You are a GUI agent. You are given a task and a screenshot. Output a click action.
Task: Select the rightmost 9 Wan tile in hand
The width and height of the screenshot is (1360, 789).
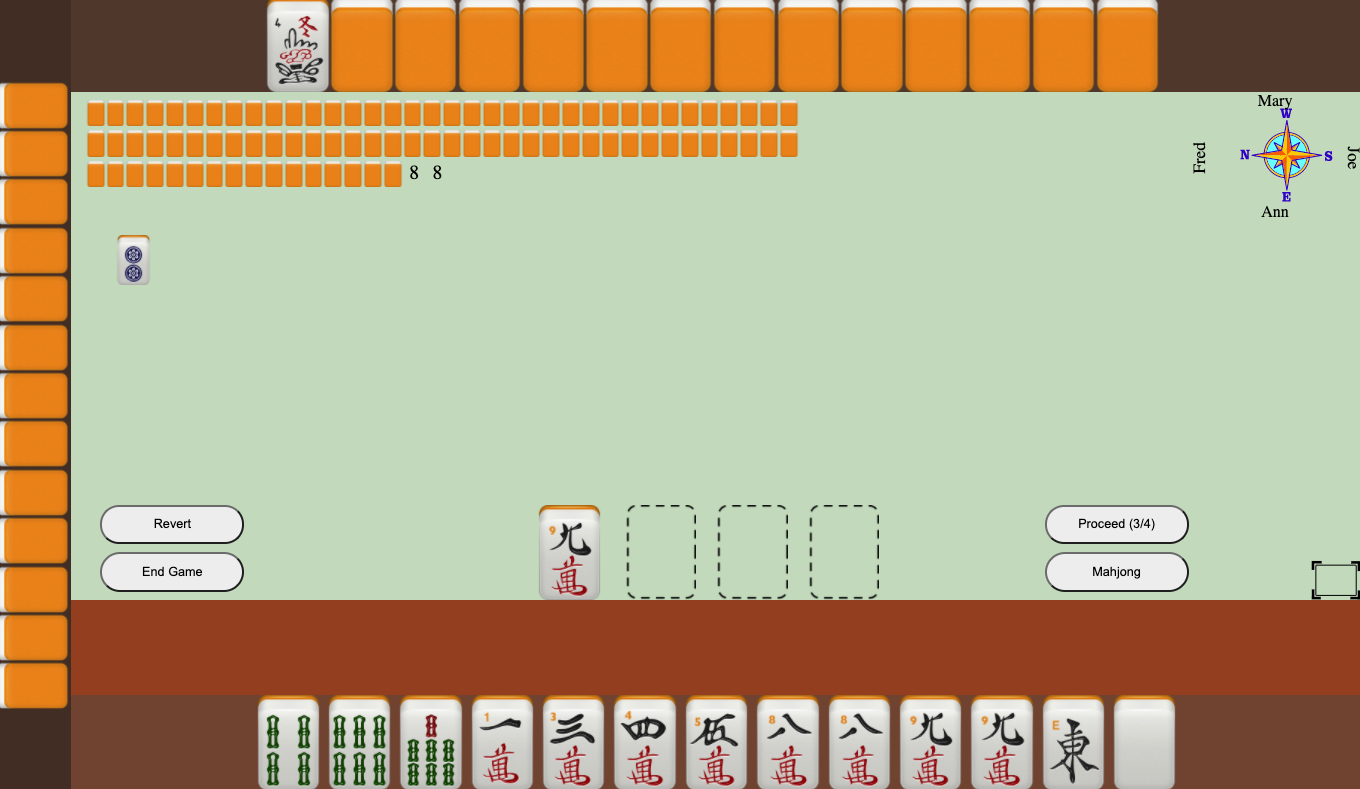pos(1001,744)
